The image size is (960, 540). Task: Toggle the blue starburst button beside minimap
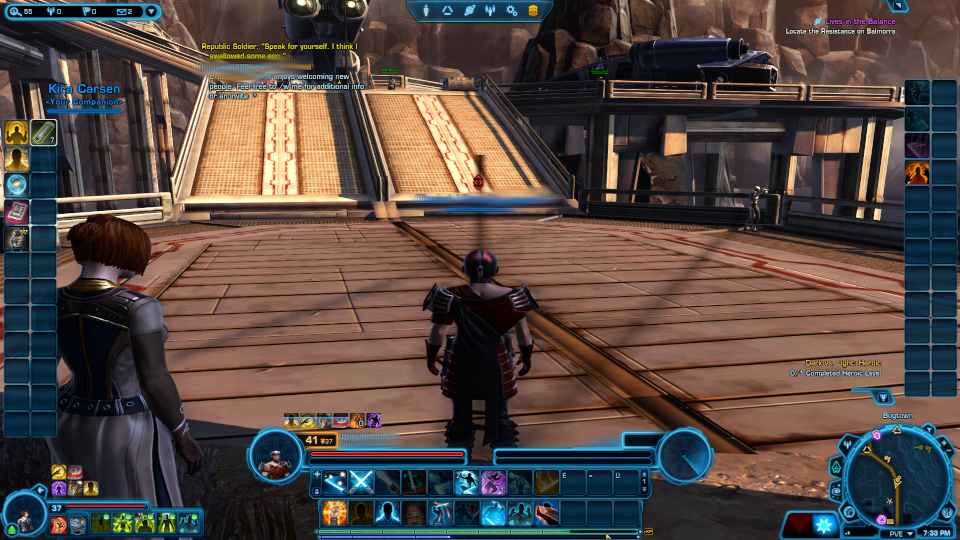pyautogui.click(x=823, y=525)
